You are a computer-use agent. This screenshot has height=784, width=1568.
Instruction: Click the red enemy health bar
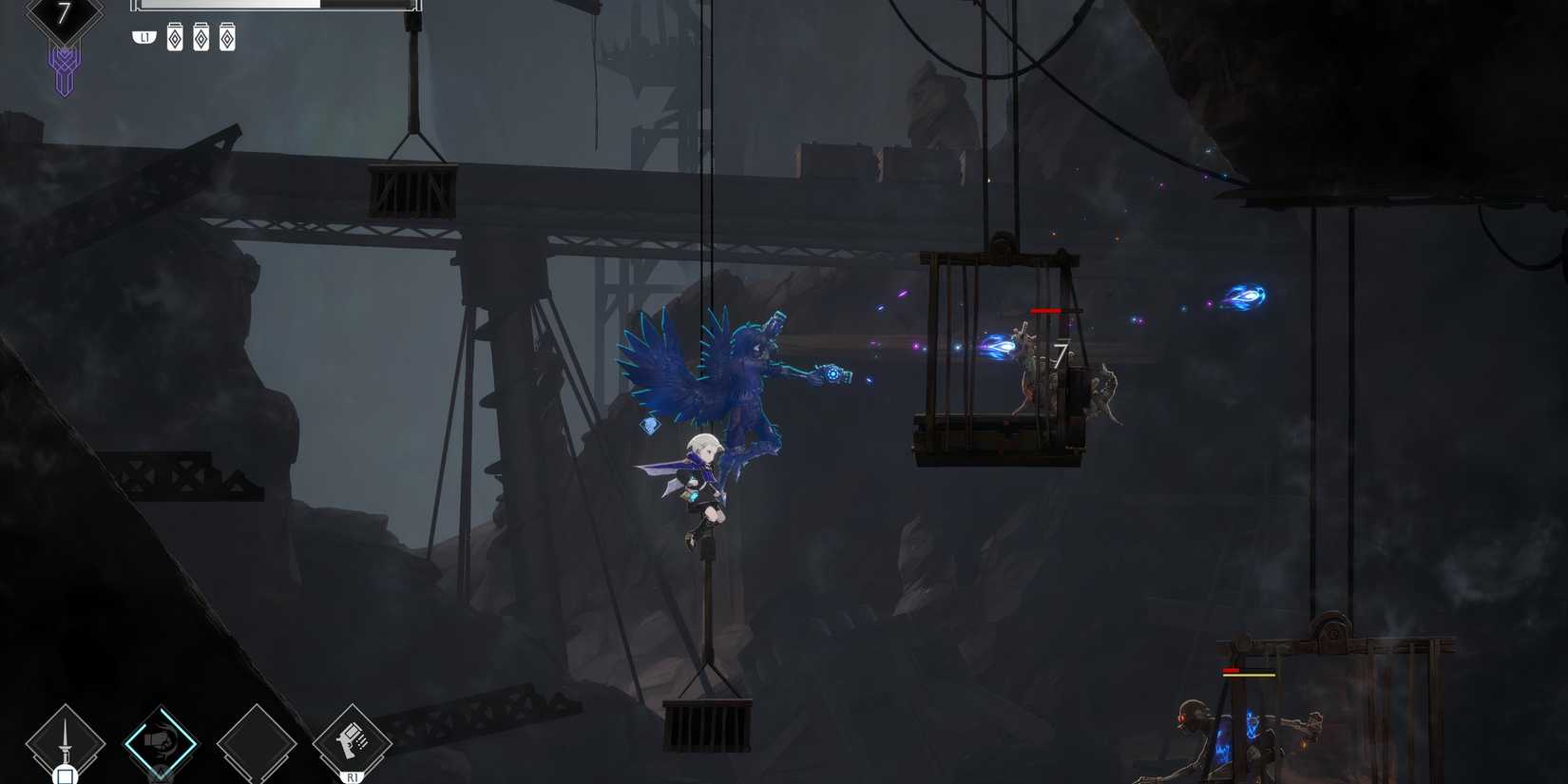[x=1045, y=310]
